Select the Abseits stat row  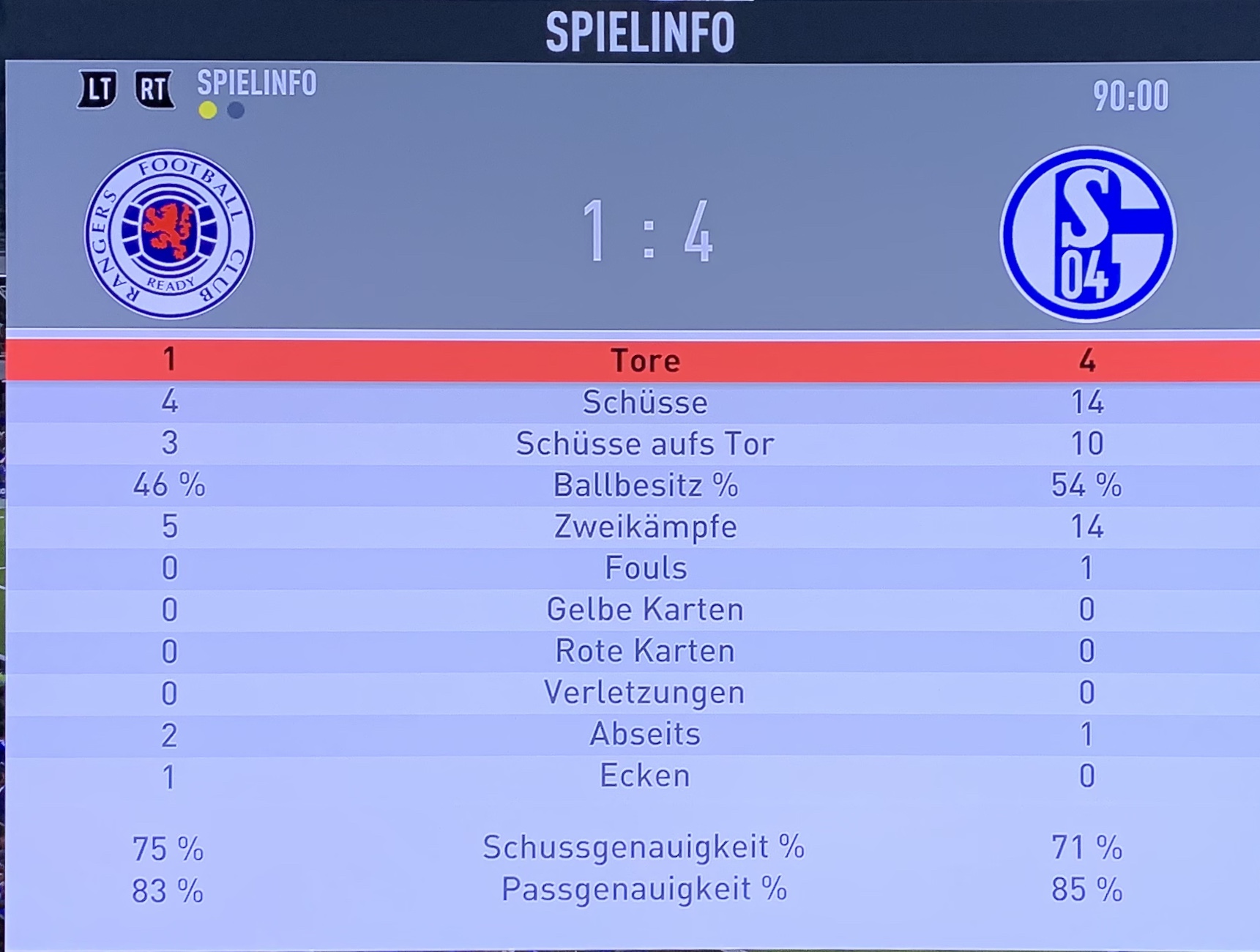click(x=644, y=734)
